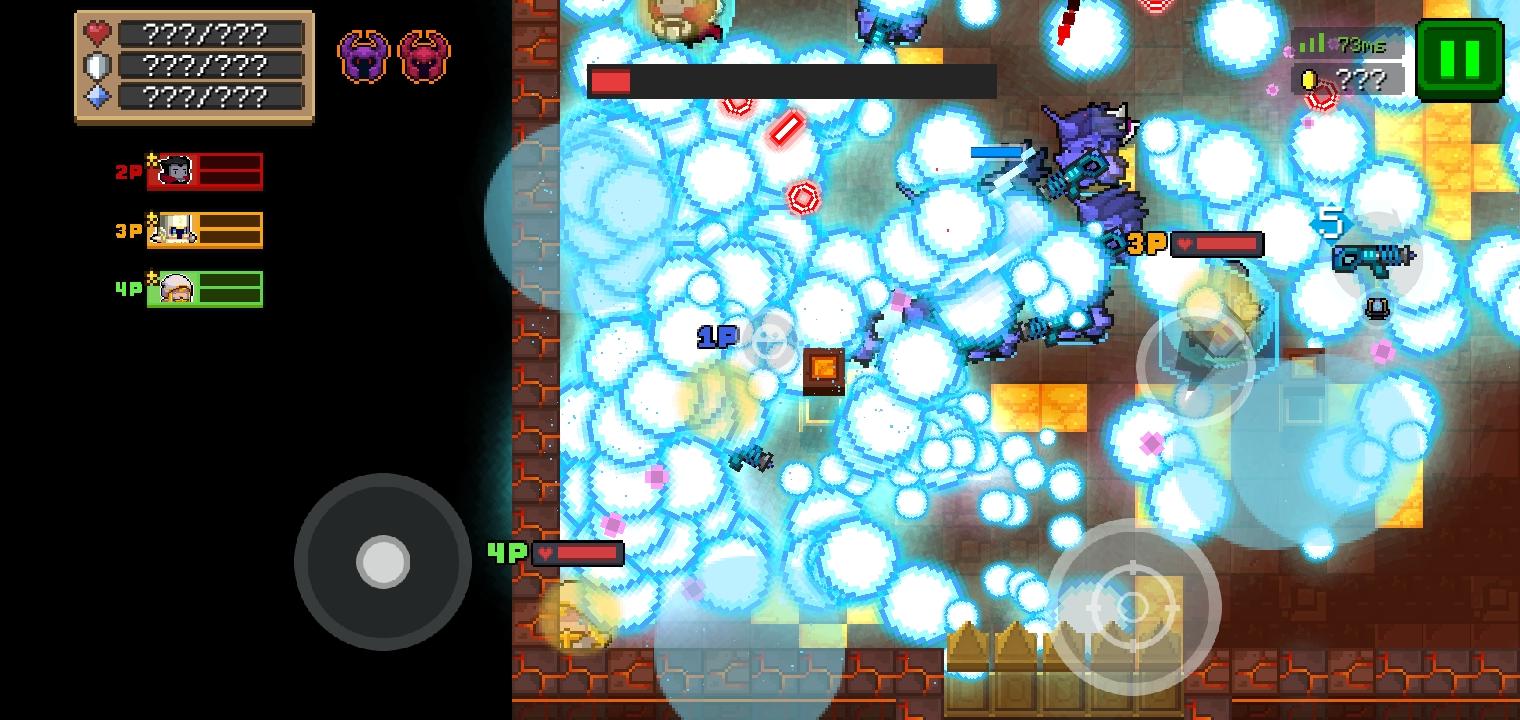Image resolution: width=1520 pixels, height=720 pixels.
Task: Tap the 4P health bar floating label
Action: [x=578, y=553]
